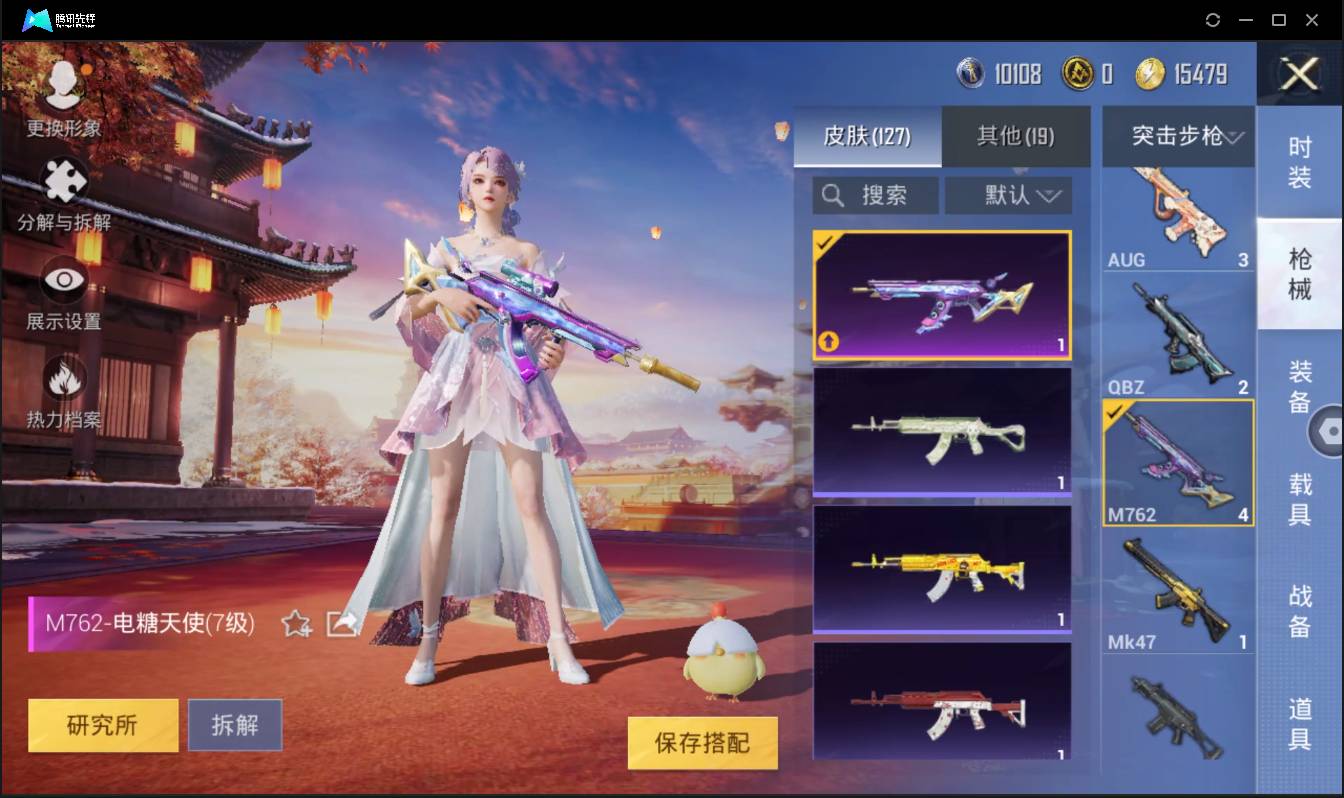Image resolution: width=1344 pixels, height=798 pixels.
Task: Click the circular chevron beside 装备
Action: (1330, 430)
